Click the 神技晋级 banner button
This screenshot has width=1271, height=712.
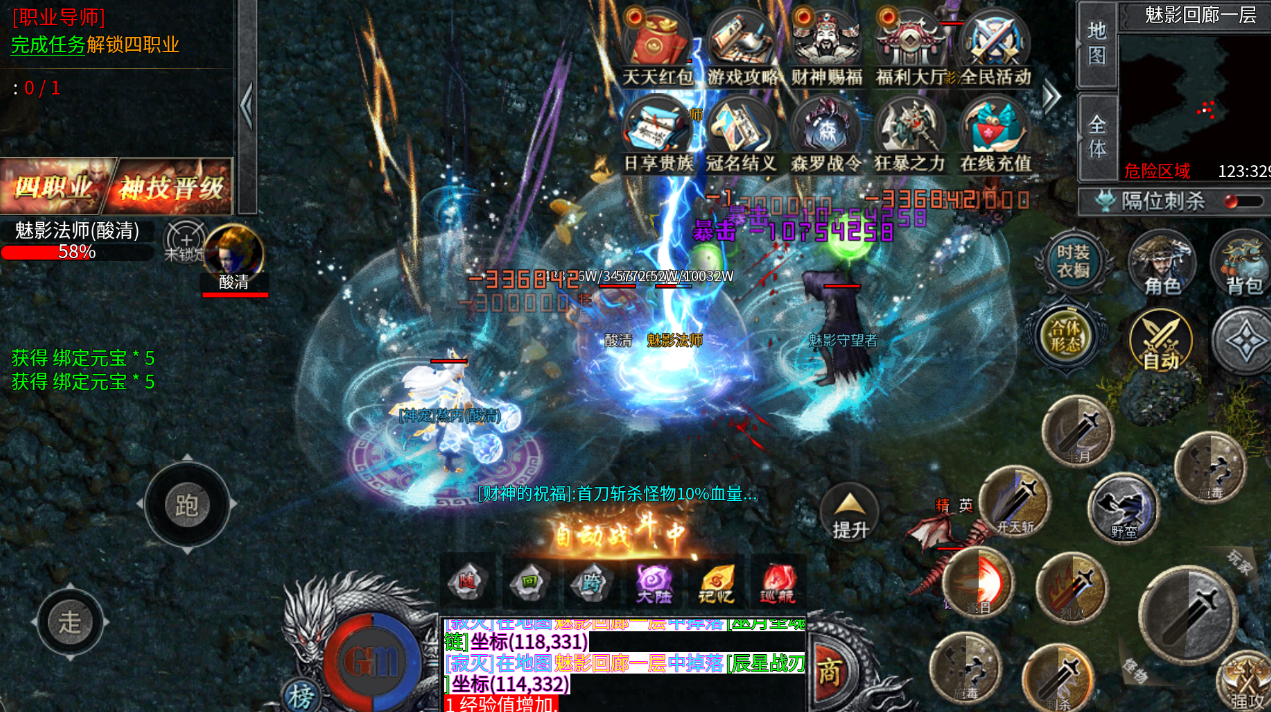point(175,187)
